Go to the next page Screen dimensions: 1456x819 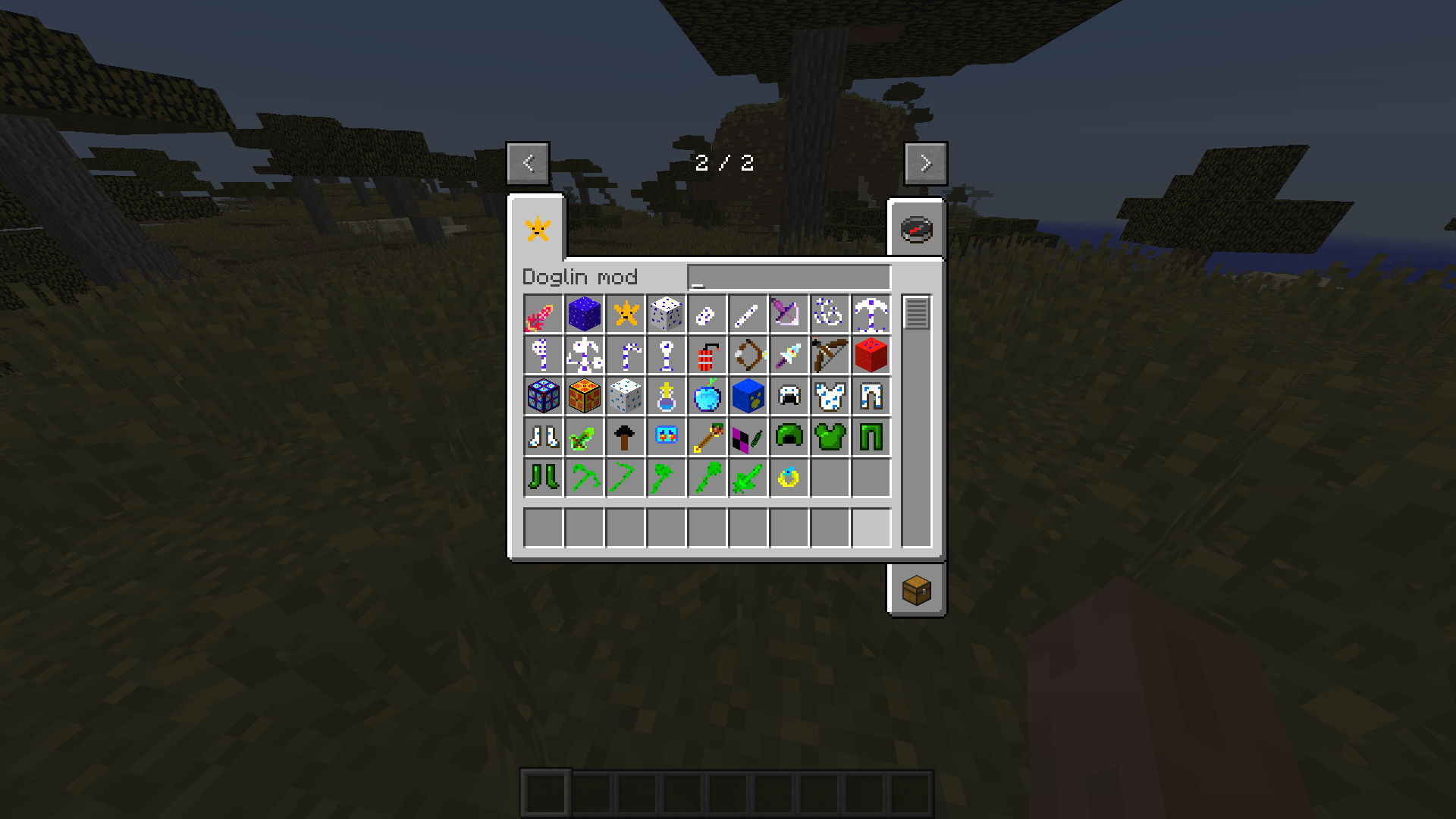point(925,163)
